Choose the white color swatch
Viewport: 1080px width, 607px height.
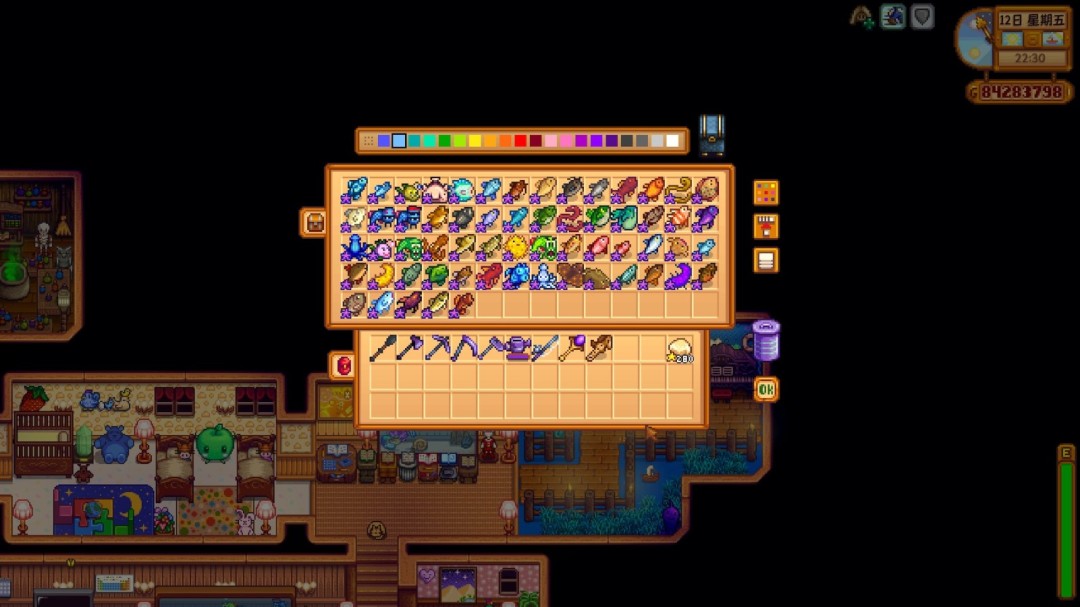click(672, 141)
